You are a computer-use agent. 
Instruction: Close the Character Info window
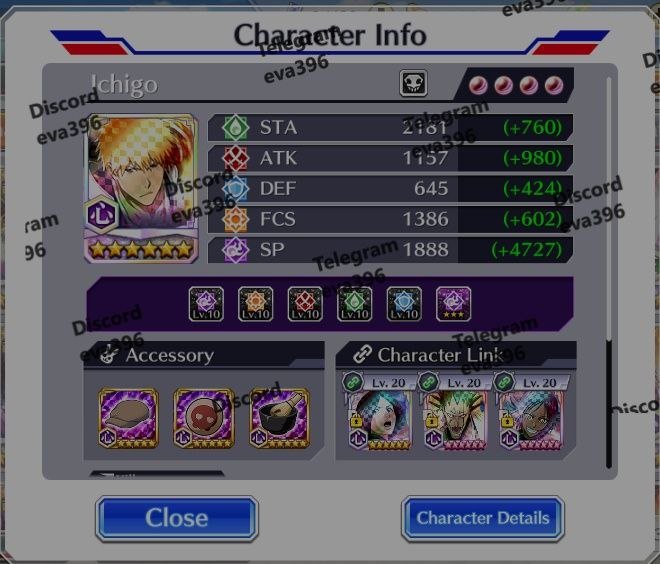177,518
